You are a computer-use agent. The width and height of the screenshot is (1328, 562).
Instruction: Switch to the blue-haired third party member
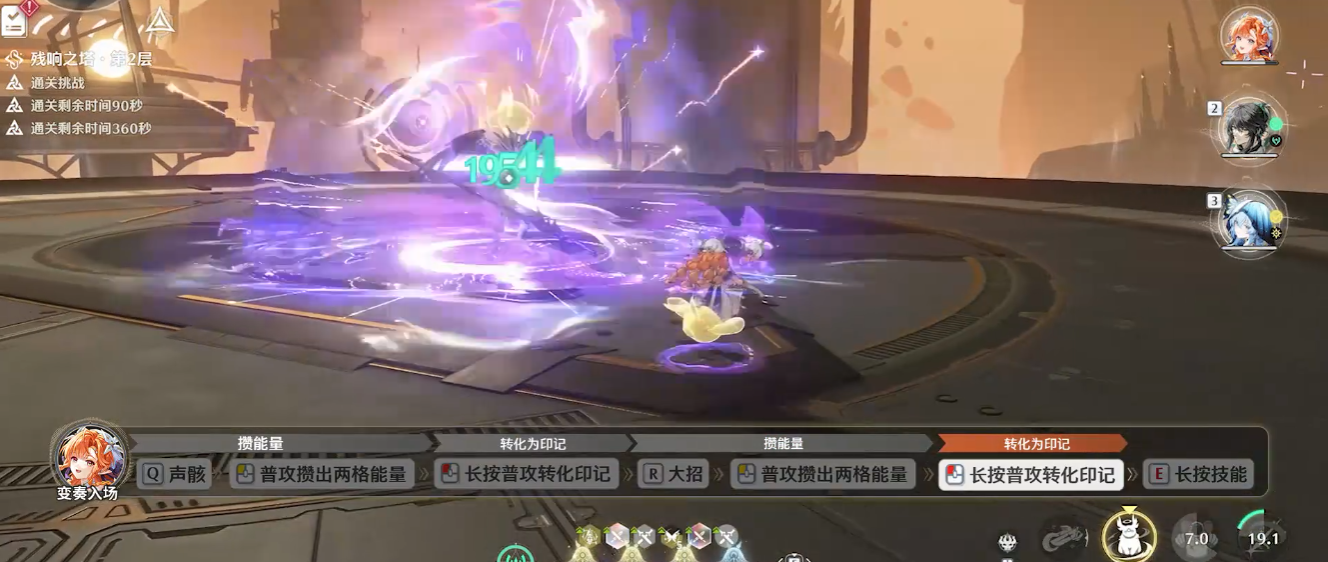pos(1249,219)
